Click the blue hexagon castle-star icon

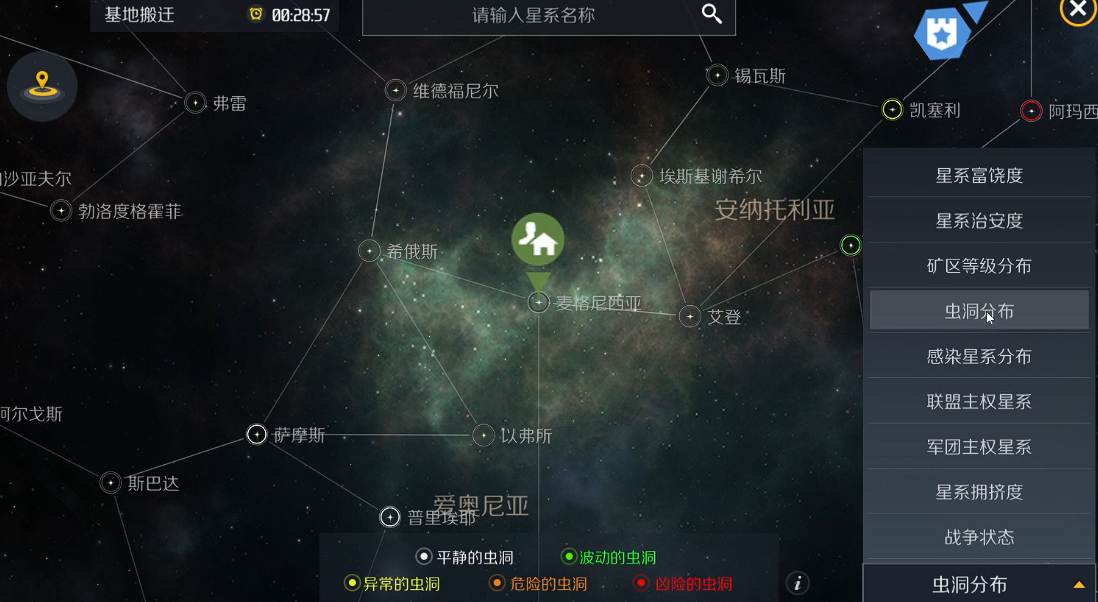943,34
